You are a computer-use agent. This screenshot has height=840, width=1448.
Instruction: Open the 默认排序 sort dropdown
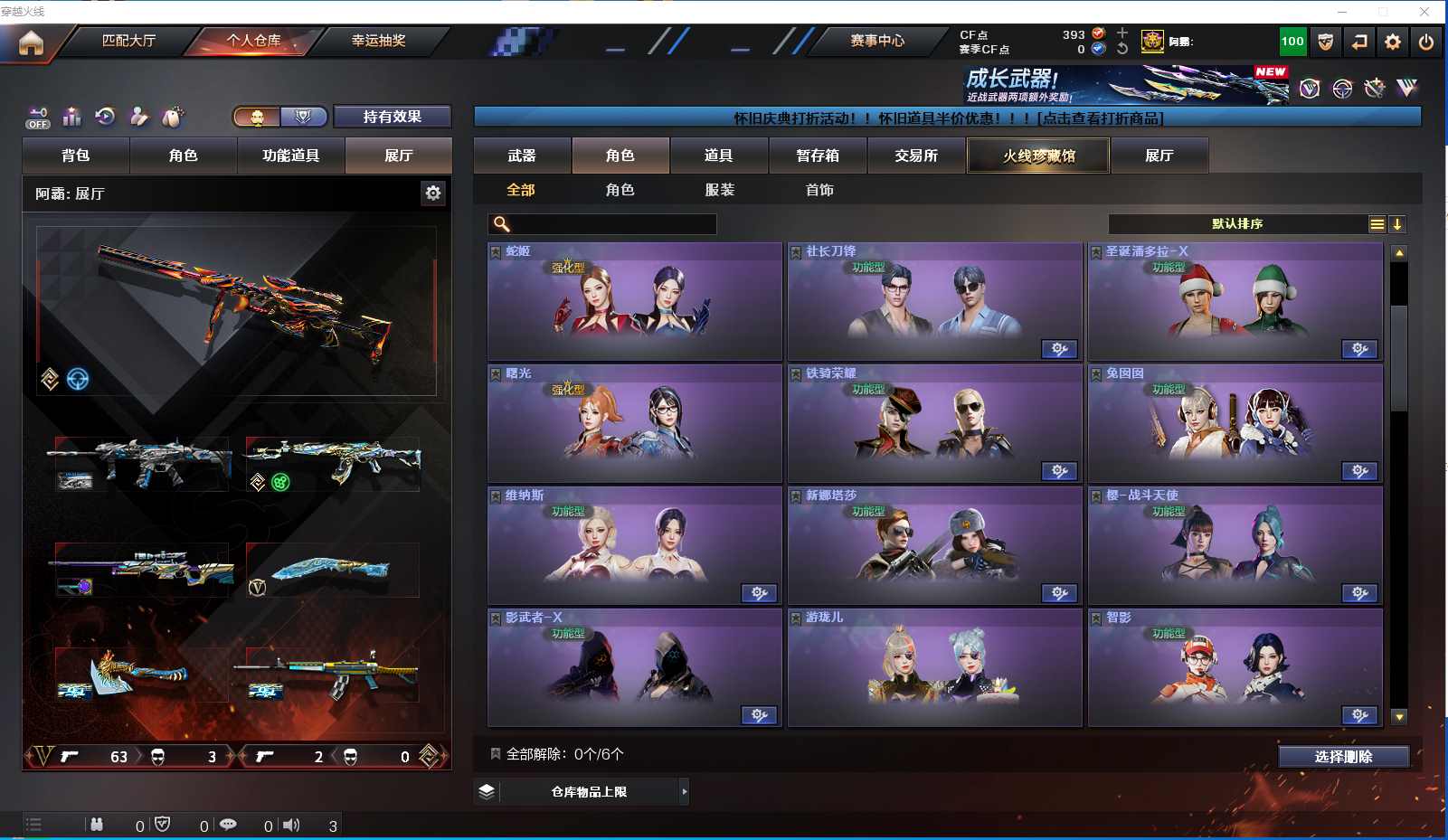[x=1237, y=224]
